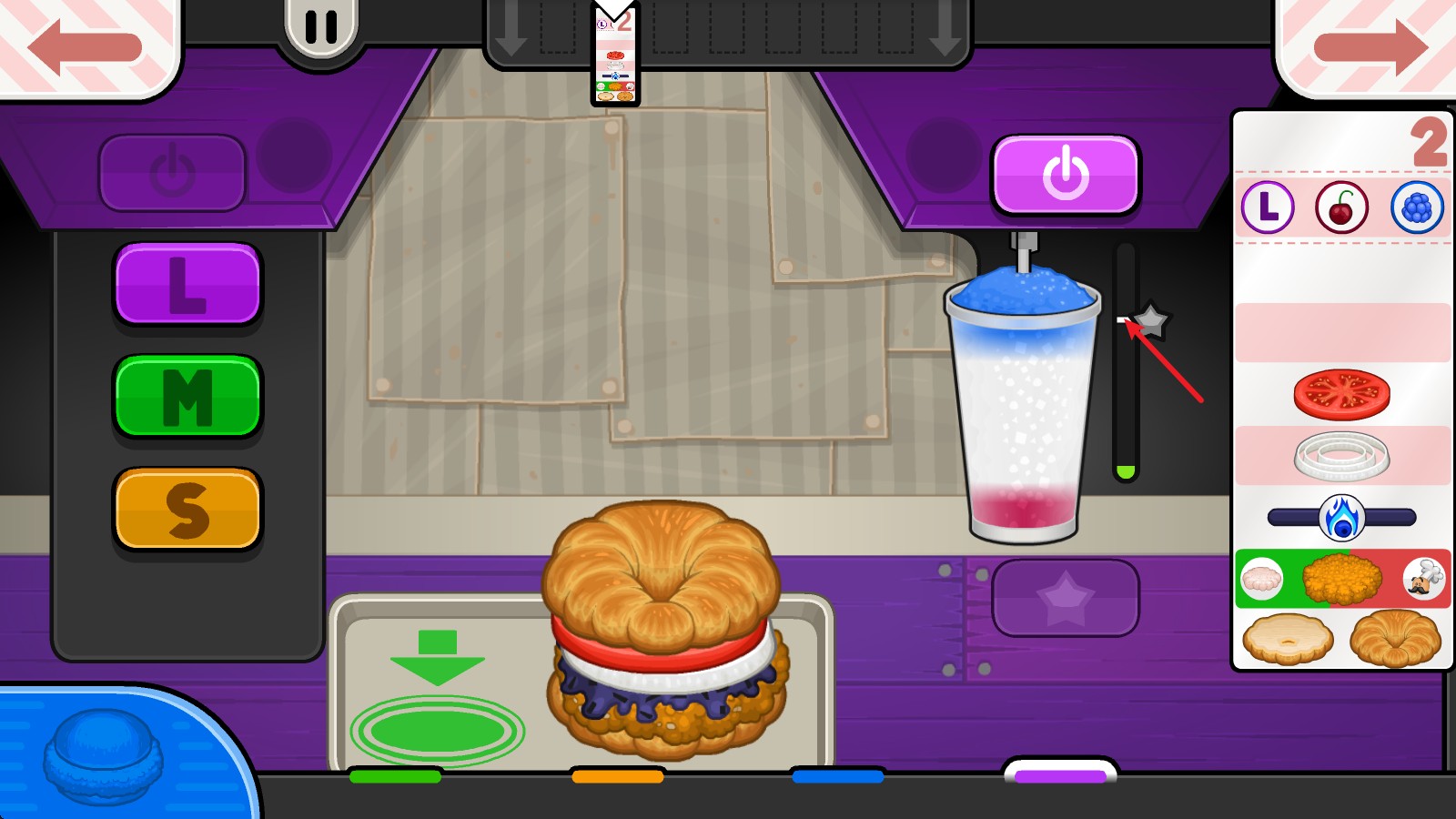Pause the game
Image resolution: width=1456 pixels, height=819 pixels.
pos(320,27)
